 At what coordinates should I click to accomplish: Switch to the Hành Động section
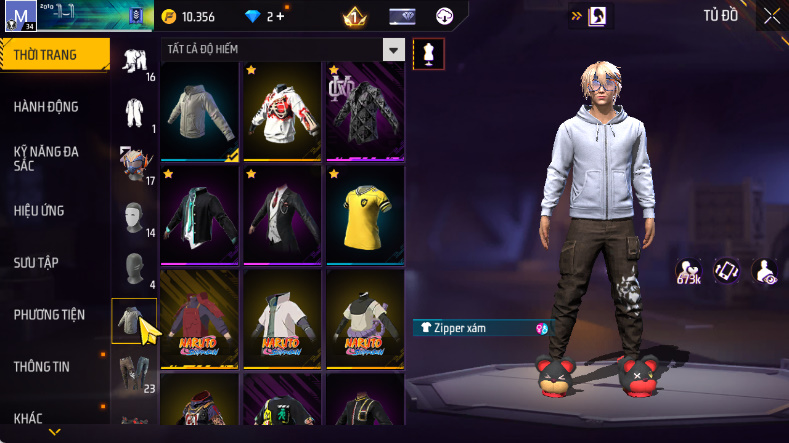tap(46, 107)
